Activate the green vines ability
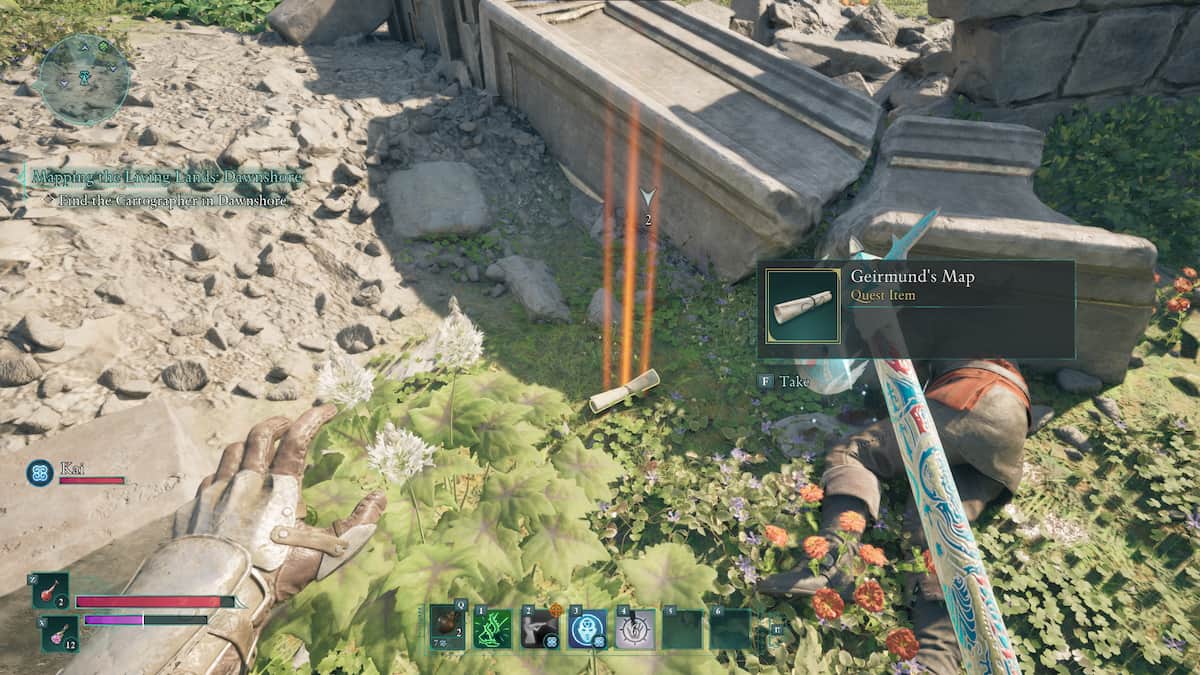The image size is (1200, 675). click(494, 629)
